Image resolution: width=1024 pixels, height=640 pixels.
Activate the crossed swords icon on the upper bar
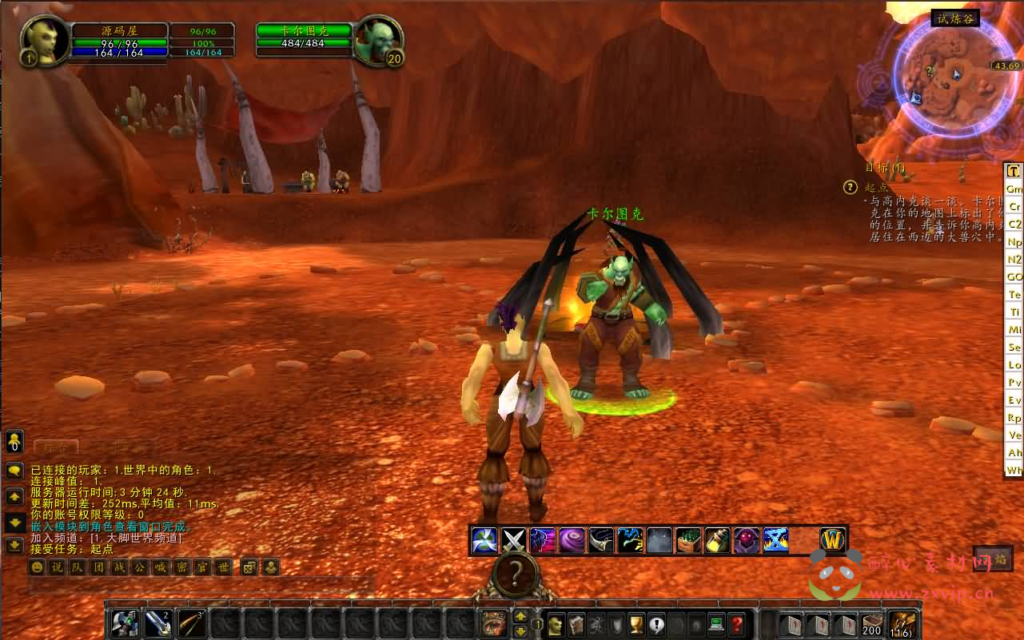click(x=514, y=540)
